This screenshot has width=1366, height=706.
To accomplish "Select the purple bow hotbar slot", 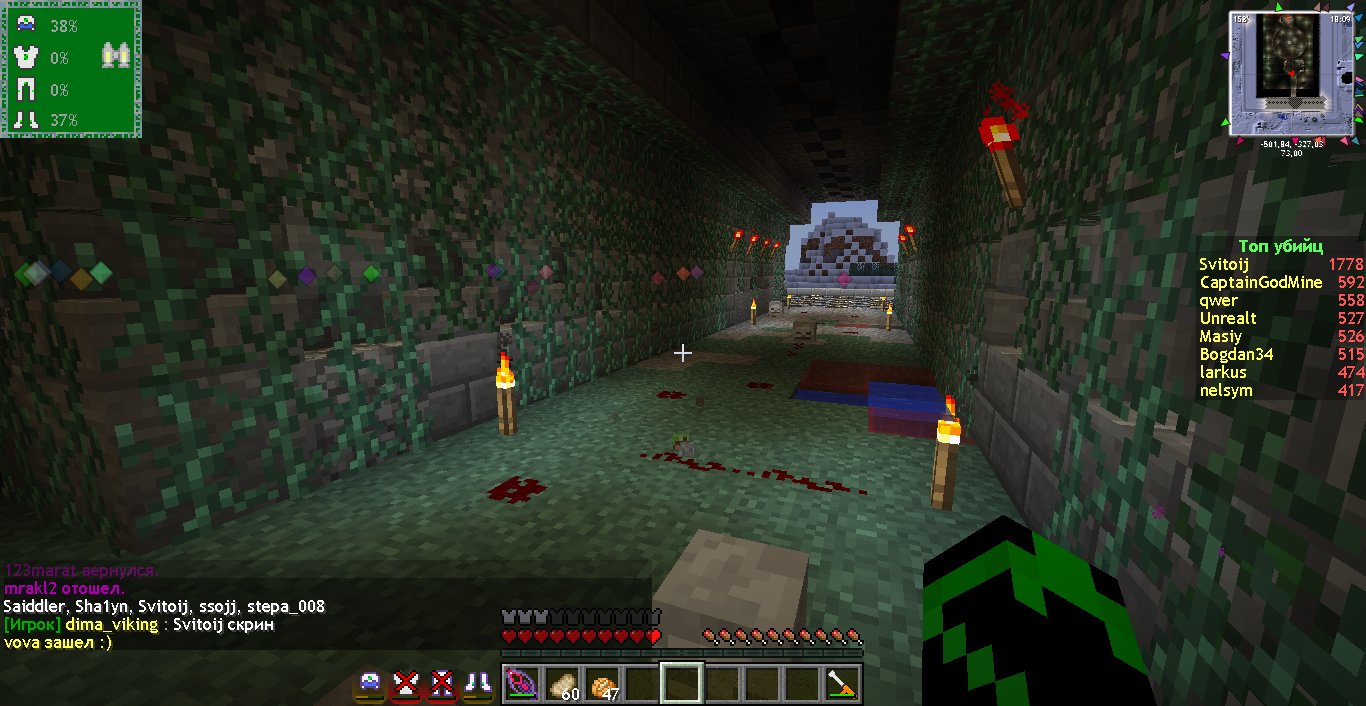I will (521, 685).
